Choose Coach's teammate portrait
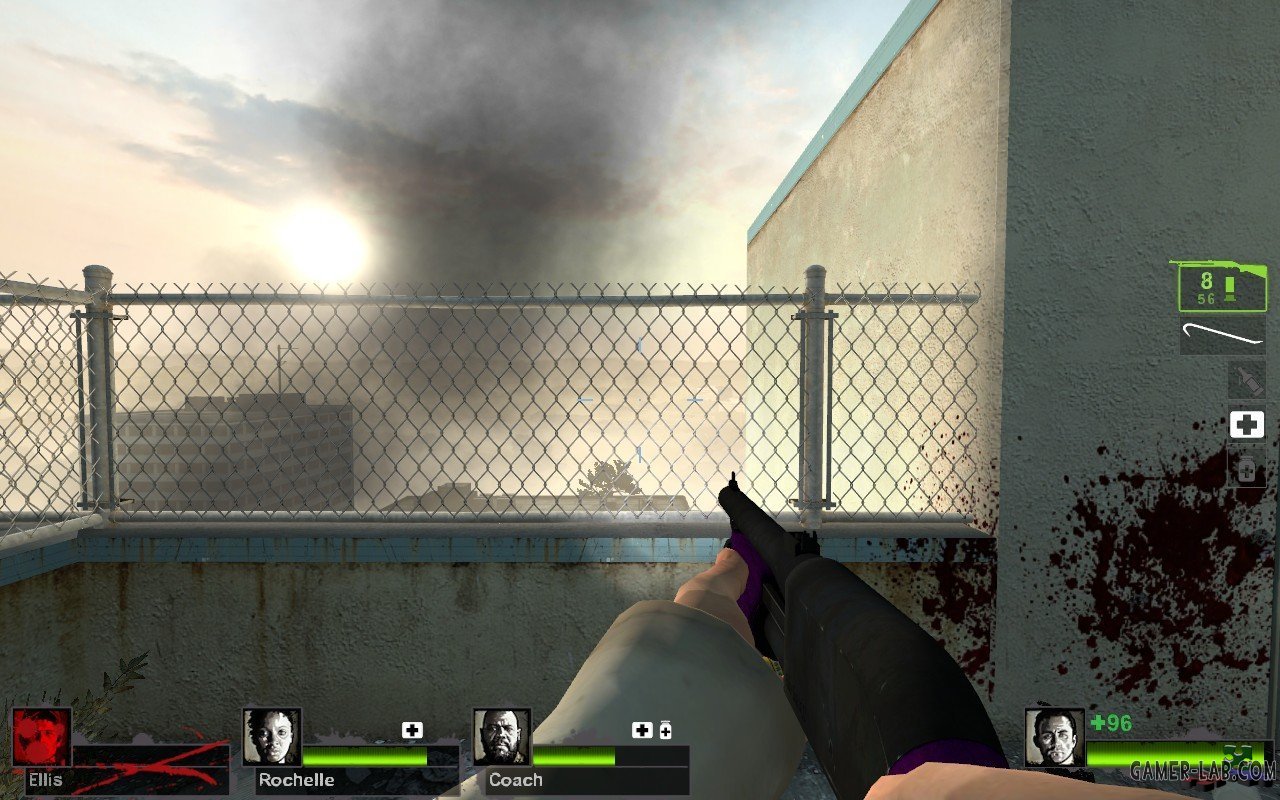 click(502, 737)
